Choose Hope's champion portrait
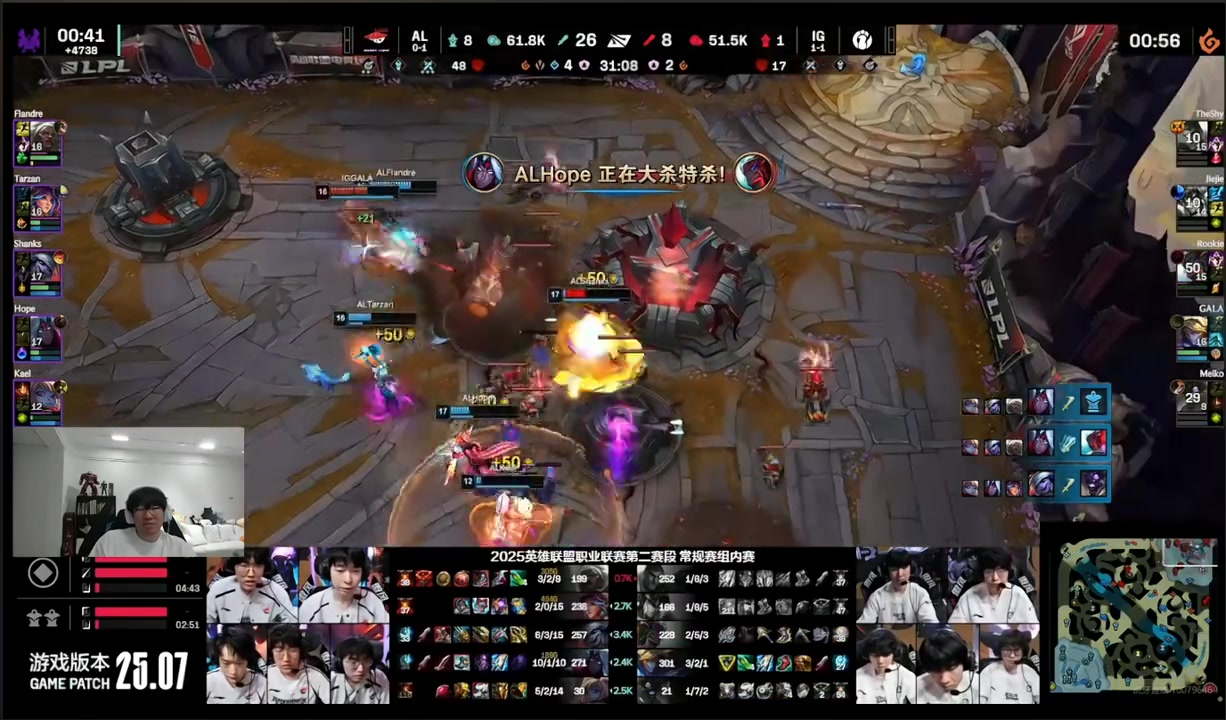Viewport: 1226px width, 720px height. click(x=33, y=331)
